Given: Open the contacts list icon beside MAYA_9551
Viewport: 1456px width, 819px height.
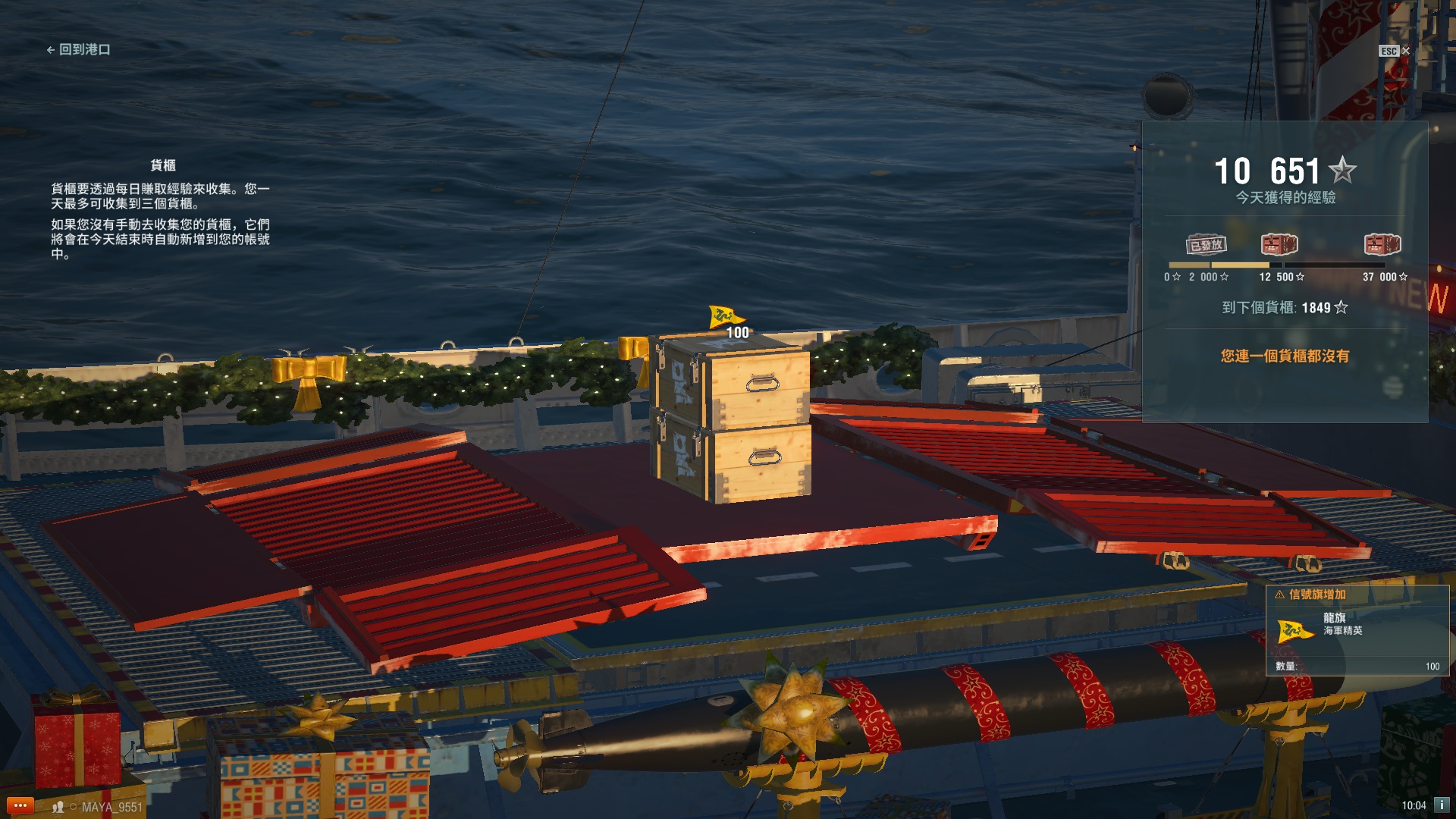Looking at the screenshot, I should point(58,807).
